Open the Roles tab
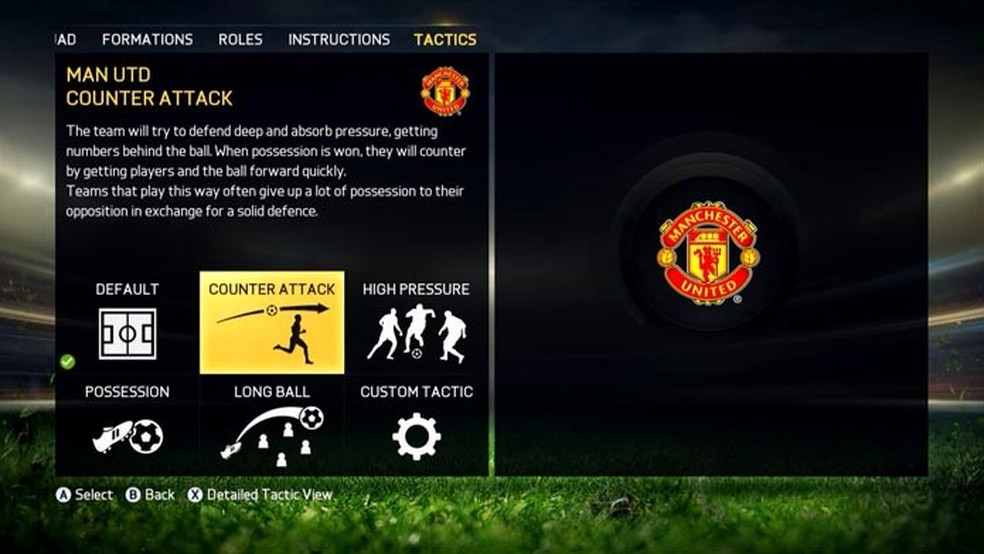 [x=240, y=40]
